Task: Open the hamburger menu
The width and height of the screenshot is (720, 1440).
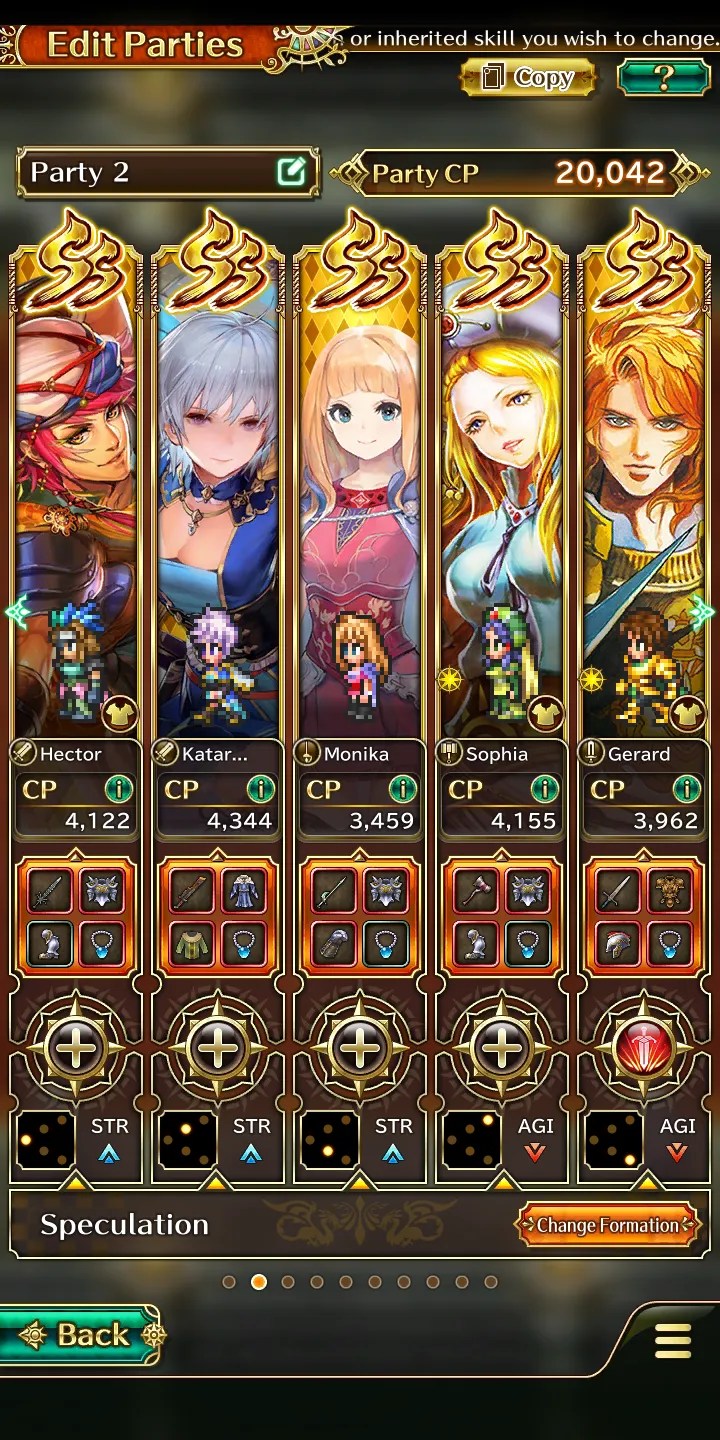Action: pyautogui.click(x=673, y=1341)
